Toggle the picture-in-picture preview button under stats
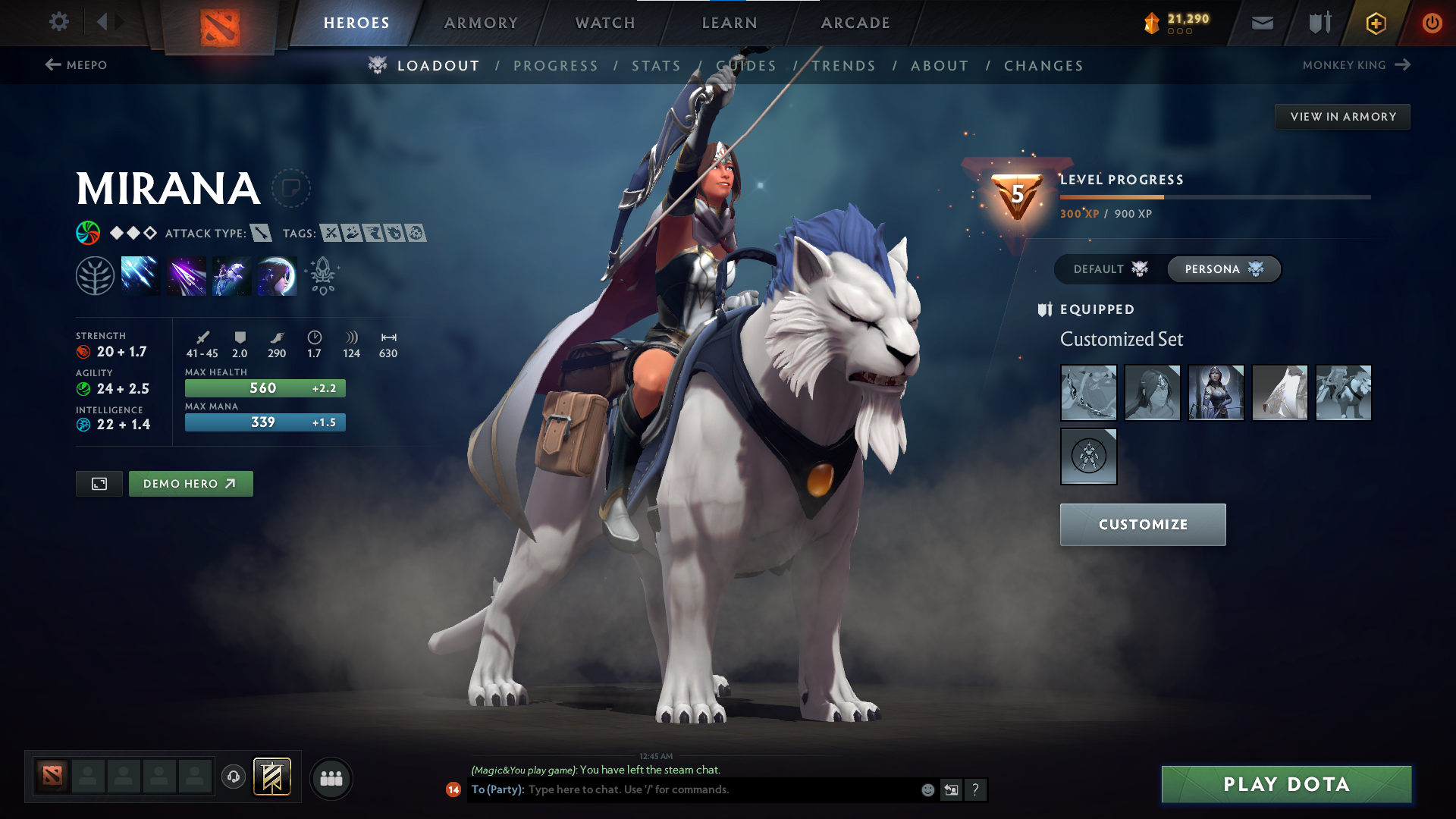The image size is (1456, 819). pyautogui.click(x=99, y=483)
